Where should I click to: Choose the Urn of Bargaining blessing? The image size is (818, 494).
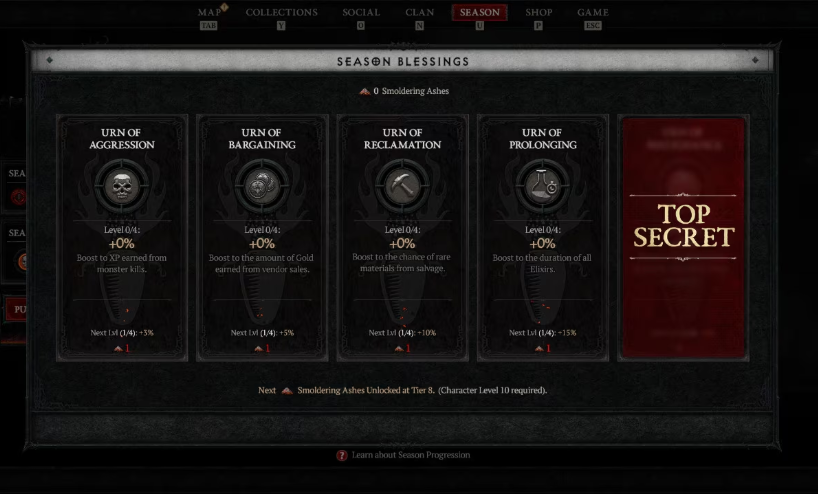(262, 237)
